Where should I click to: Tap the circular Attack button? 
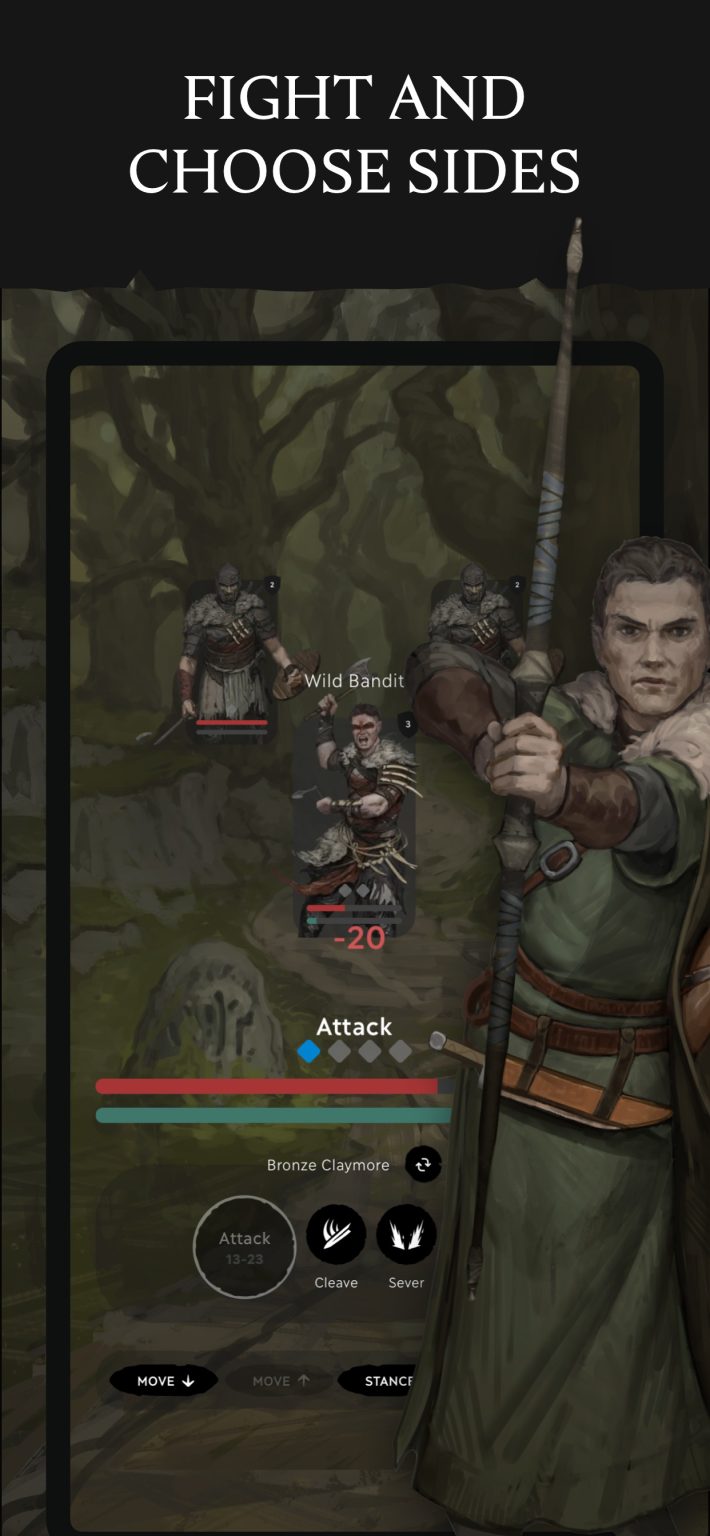(245, 1246)
